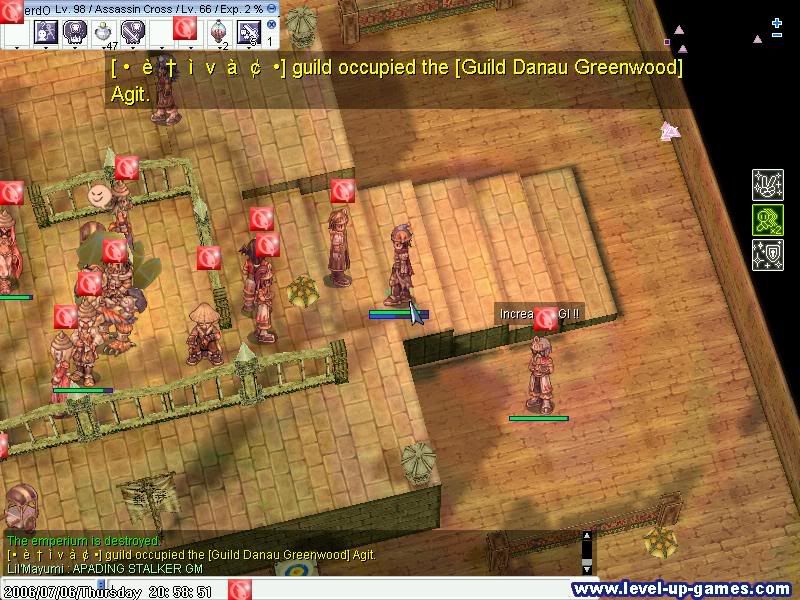Click the shield-shaped buff status icon
This screenshot has height=600, width=800.
767,255
